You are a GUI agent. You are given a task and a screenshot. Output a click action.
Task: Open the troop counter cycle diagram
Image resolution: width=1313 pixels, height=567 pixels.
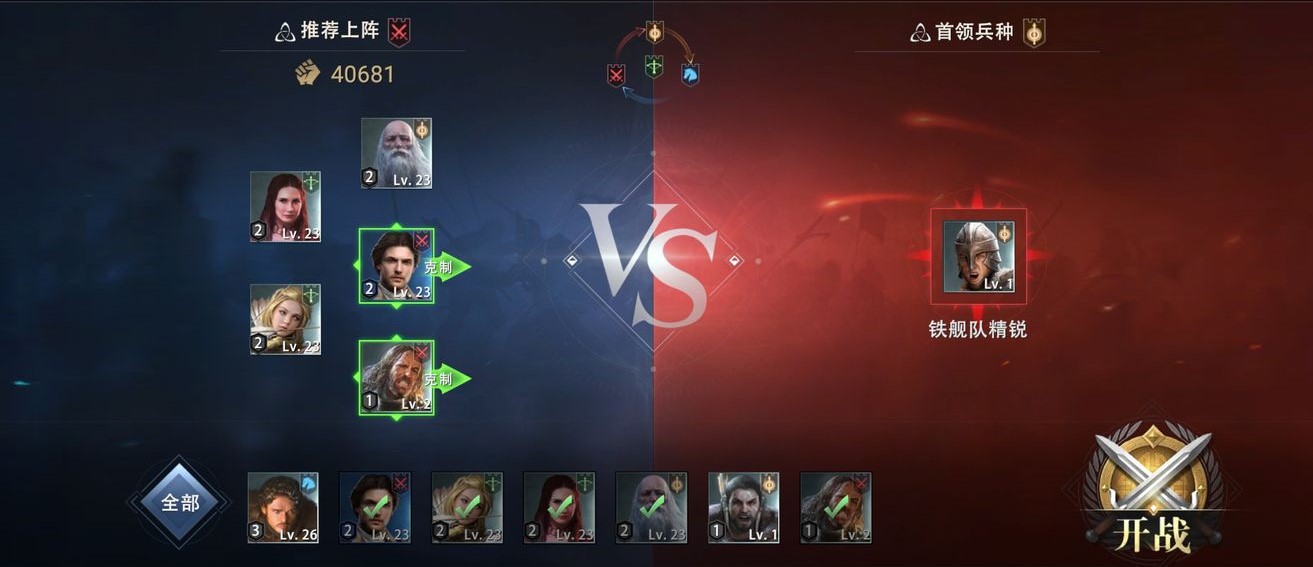point(654,59)
